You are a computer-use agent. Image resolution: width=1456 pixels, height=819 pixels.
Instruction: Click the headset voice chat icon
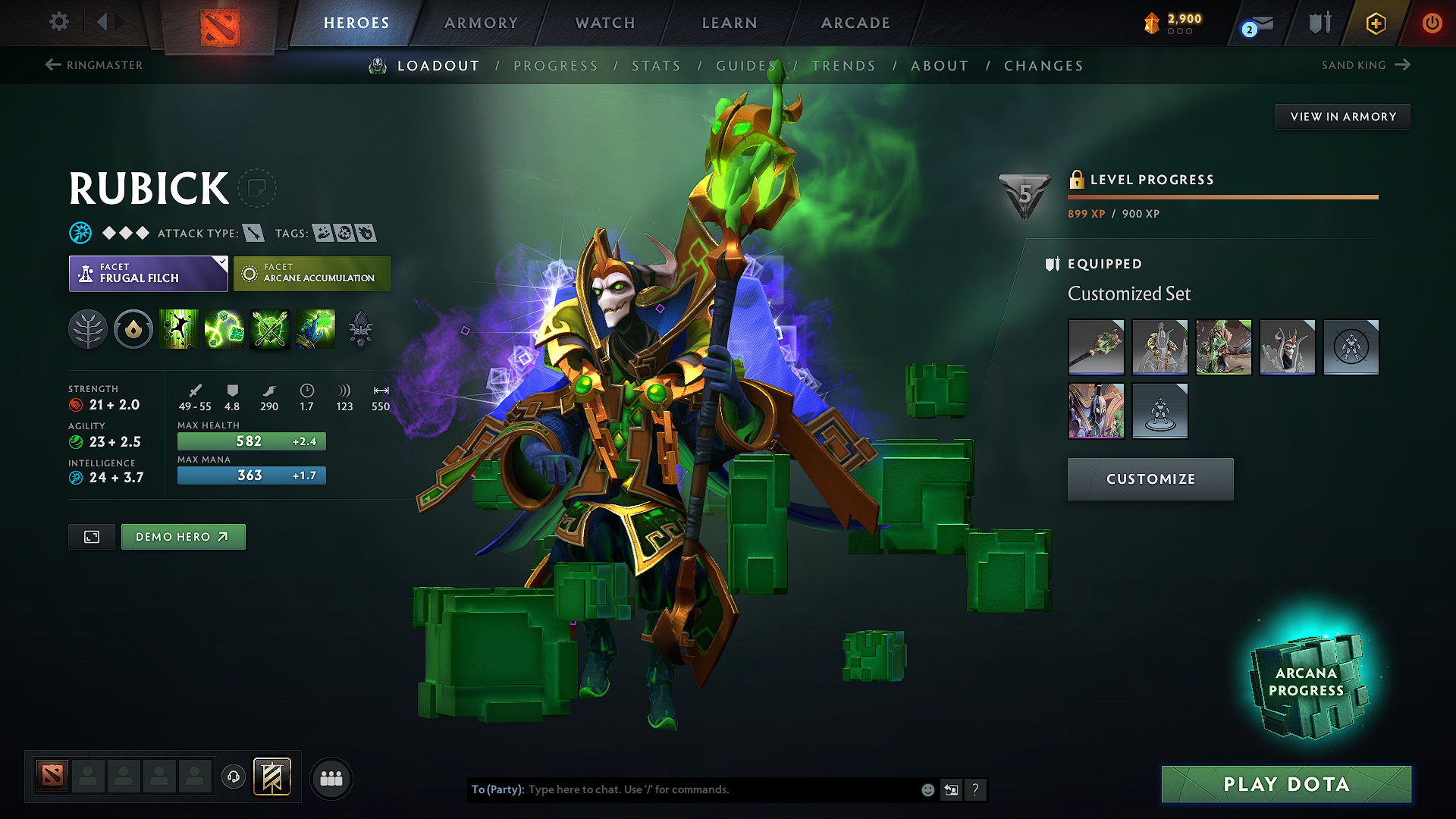pyautogui.click(x=234, y=778)
